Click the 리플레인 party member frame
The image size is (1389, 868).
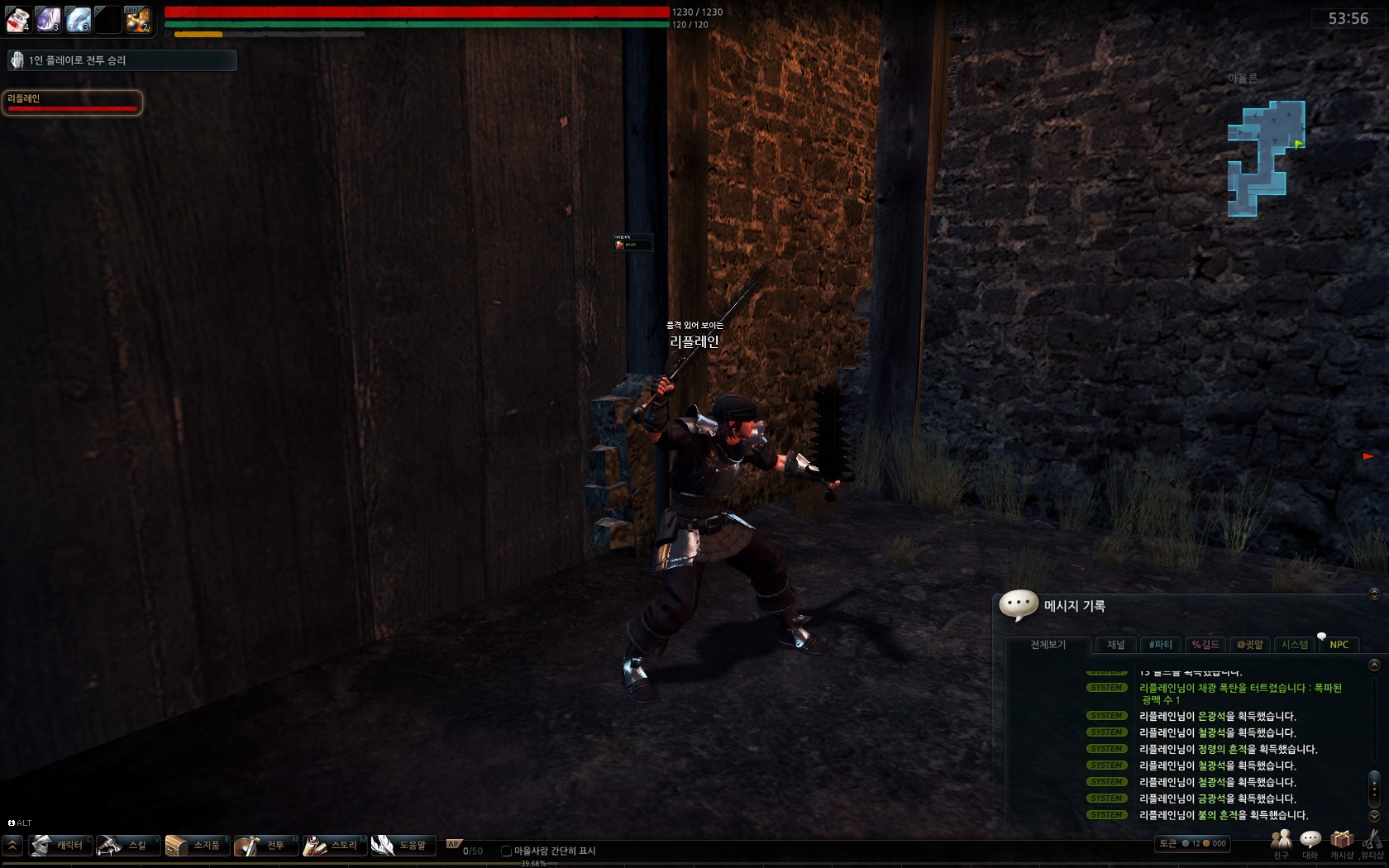(72, 103)
